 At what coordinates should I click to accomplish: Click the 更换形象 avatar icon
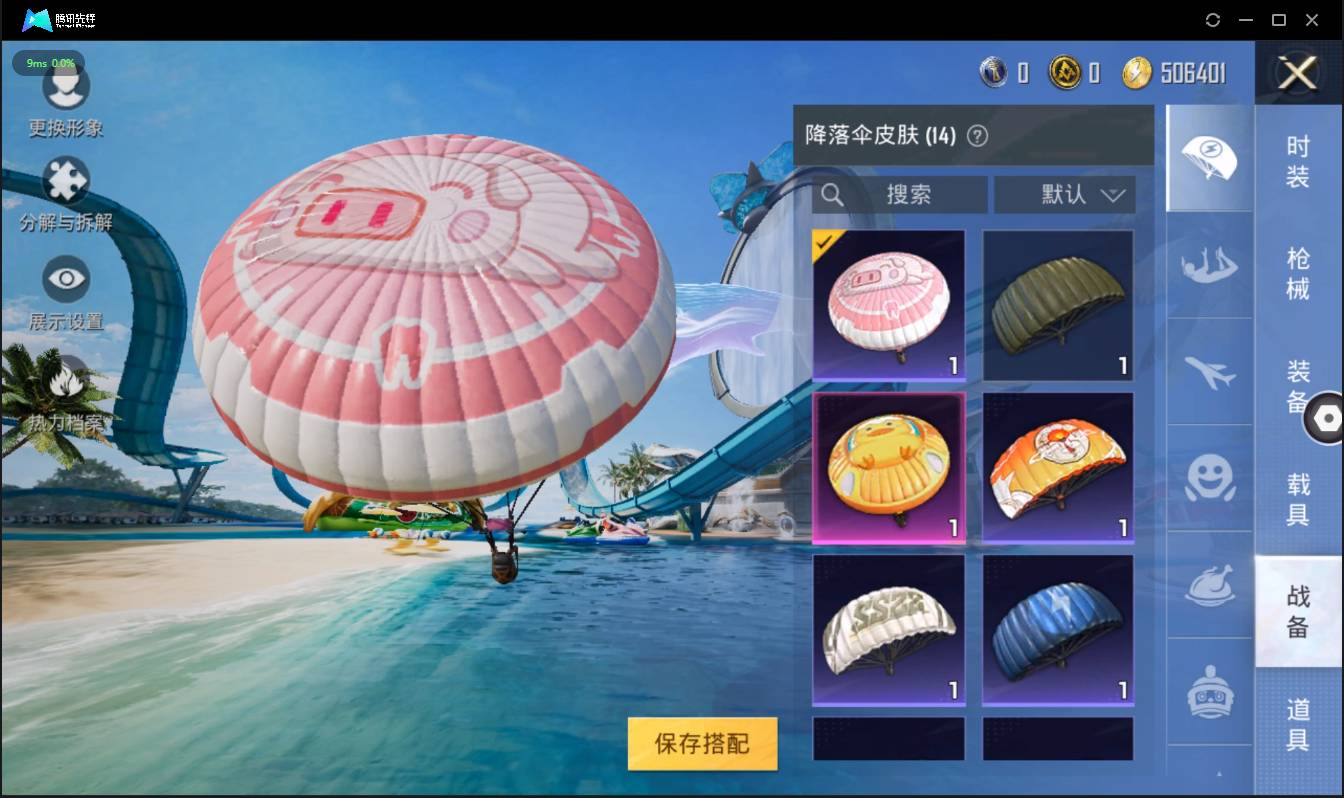(66, 88)
